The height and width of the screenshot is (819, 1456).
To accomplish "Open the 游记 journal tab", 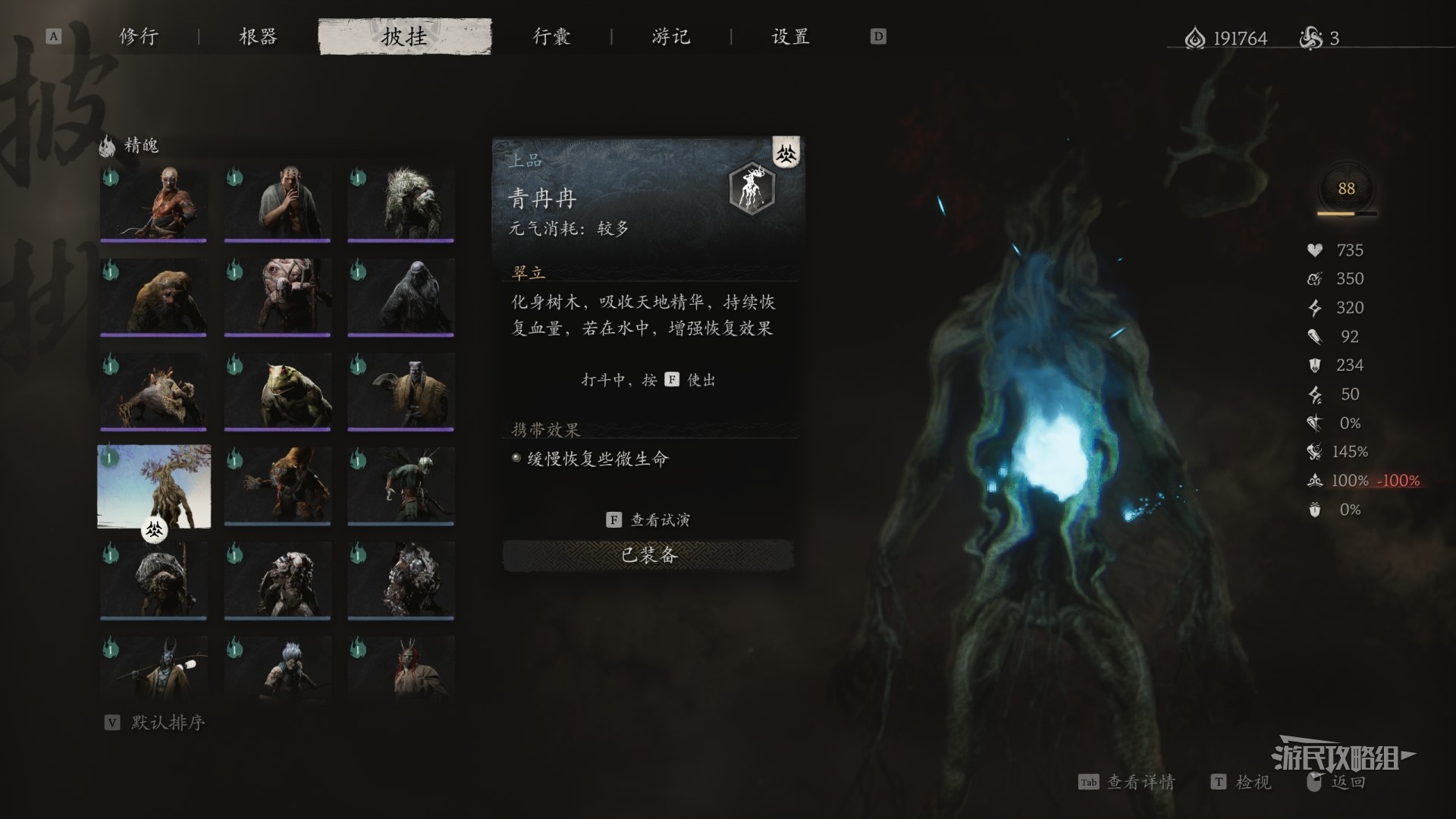I will coord(671,36).
